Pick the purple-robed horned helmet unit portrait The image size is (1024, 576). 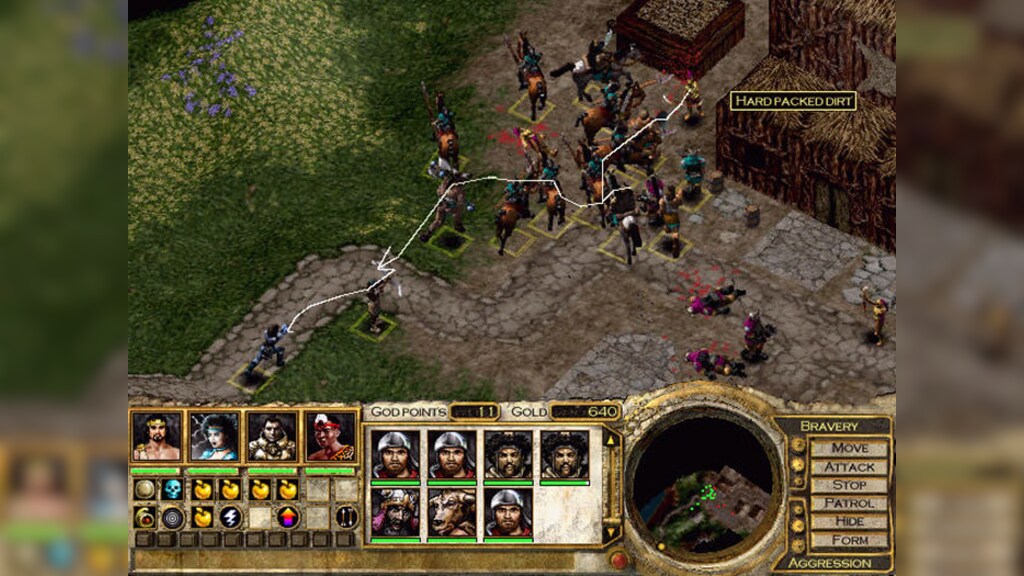click(395, 512)
